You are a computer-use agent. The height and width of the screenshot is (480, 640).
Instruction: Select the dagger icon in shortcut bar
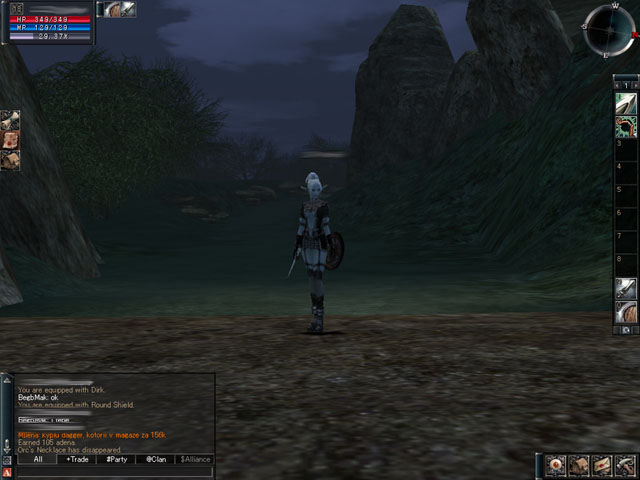point(626,289)
